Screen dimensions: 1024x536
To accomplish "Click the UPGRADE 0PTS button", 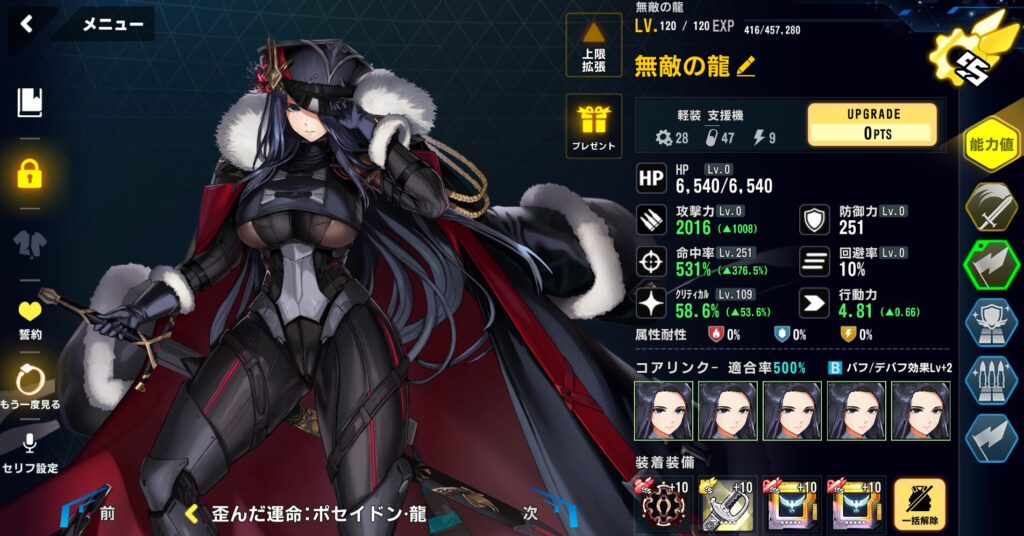I will (x=872, y=125).
